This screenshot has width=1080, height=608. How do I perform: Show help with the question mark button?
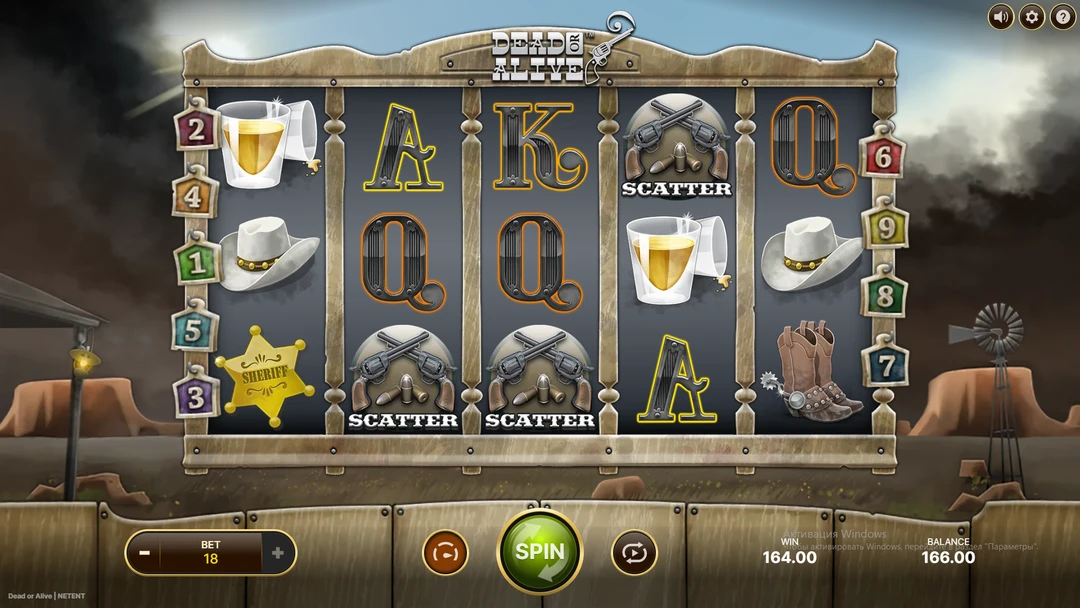(x=1062, y=17)
